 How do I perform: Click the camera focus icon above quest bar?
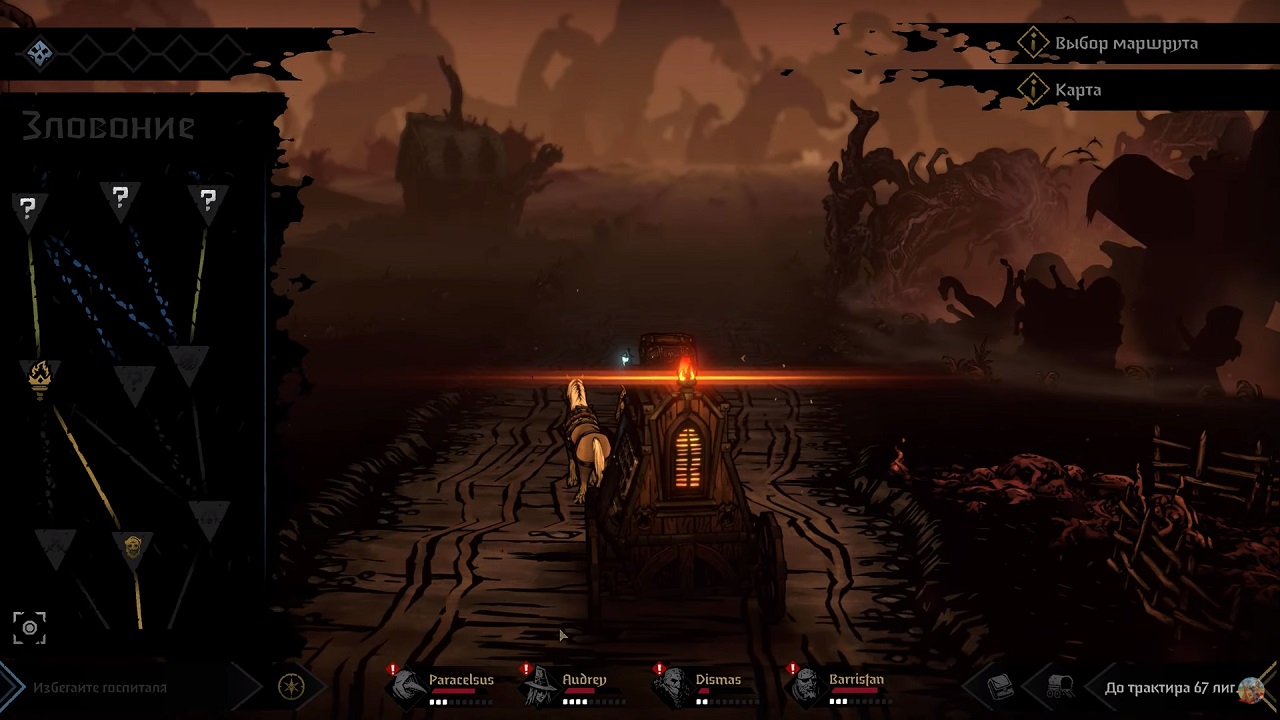click(30, 627)
